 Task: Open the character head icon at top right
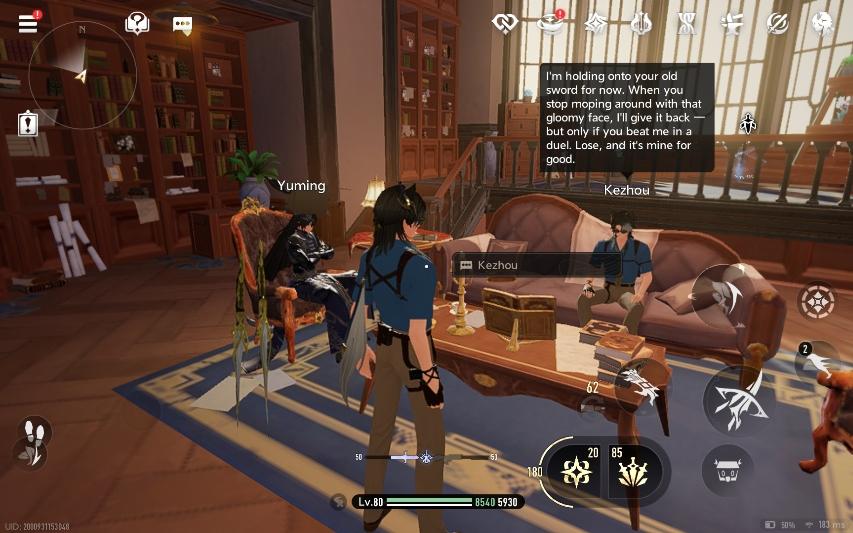(x=823, y=23)
